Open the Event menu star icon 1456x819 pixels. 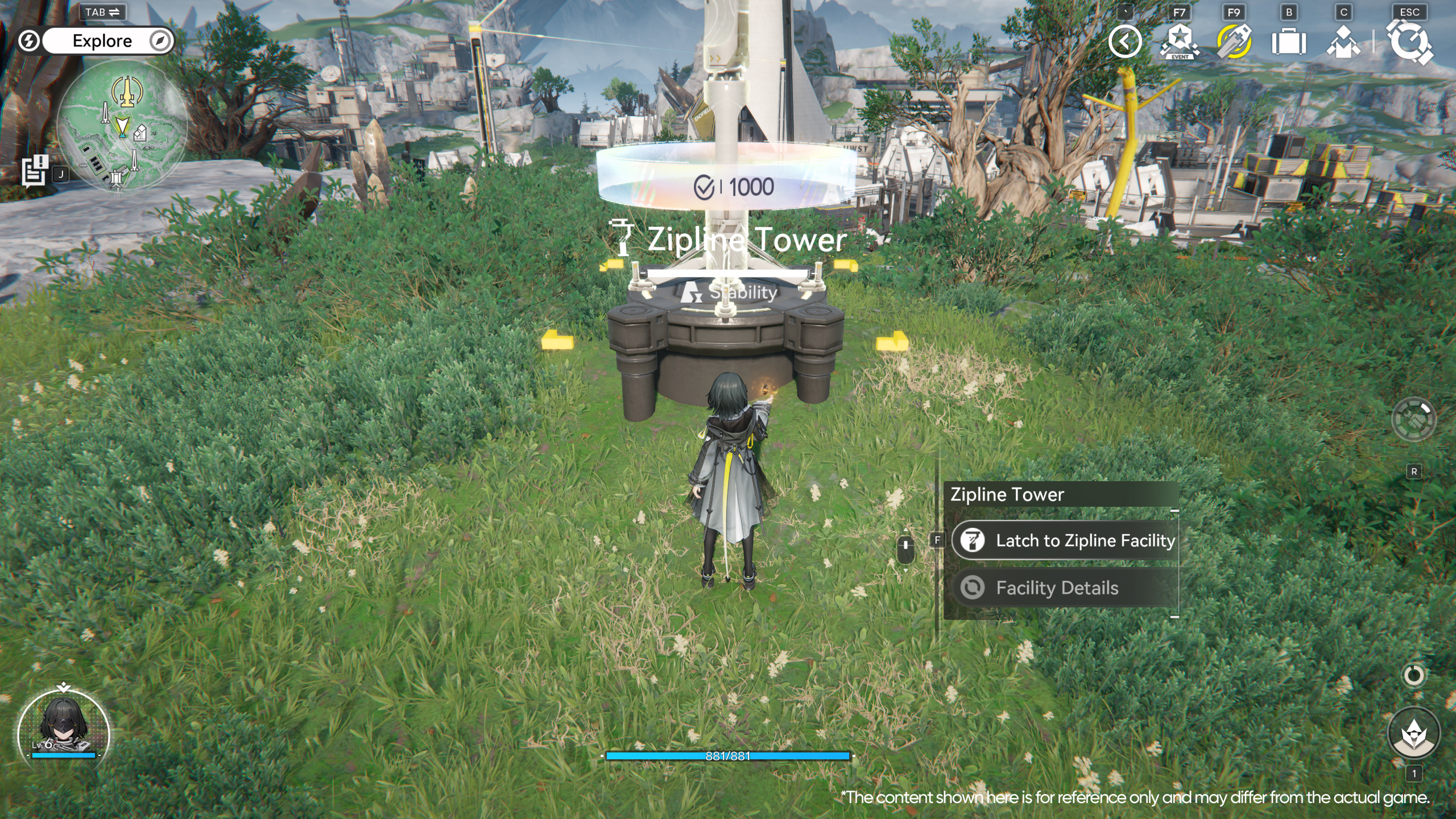[x=1180, y=42]
